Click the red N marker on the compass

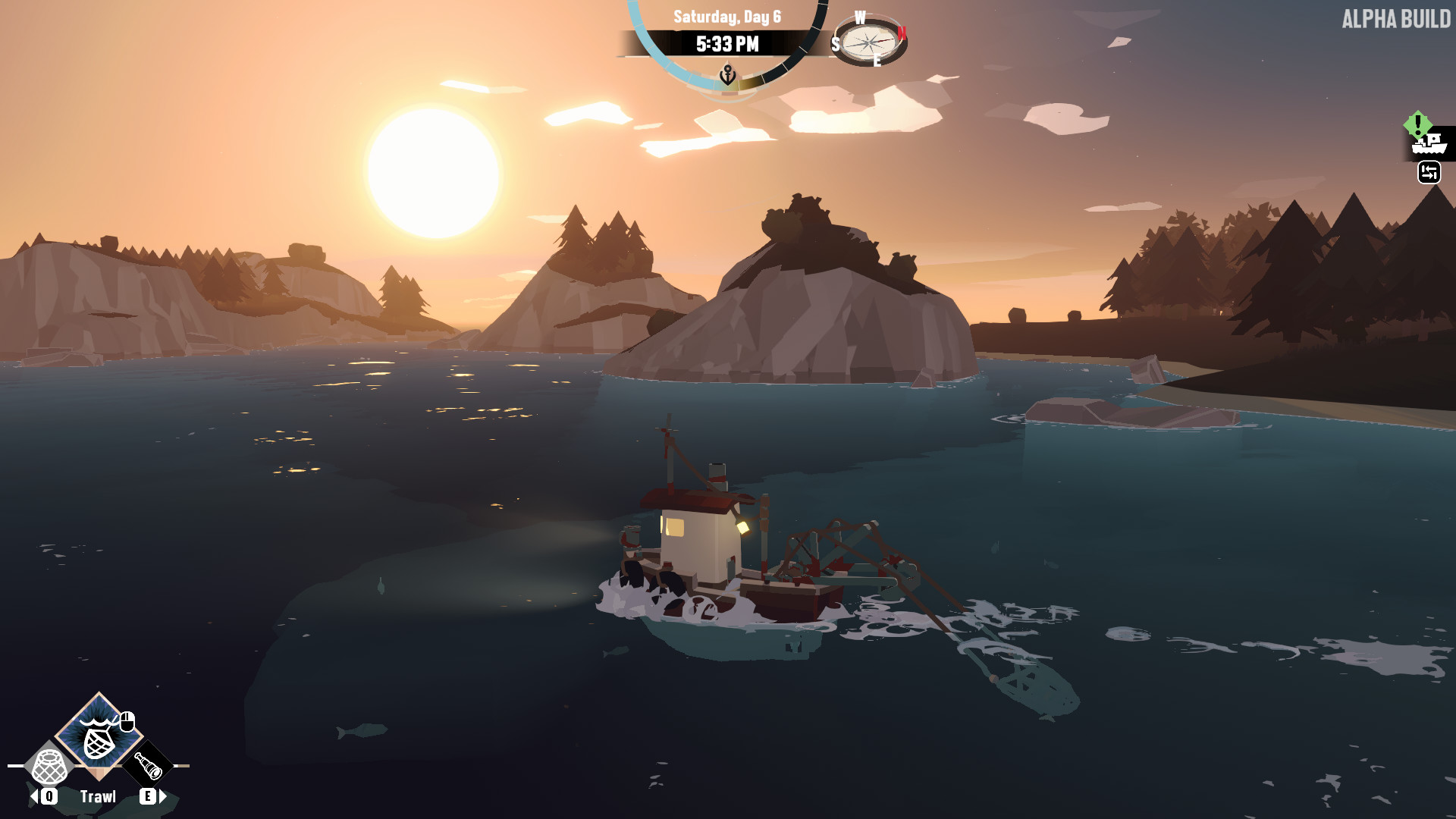(x=902, y=33)
